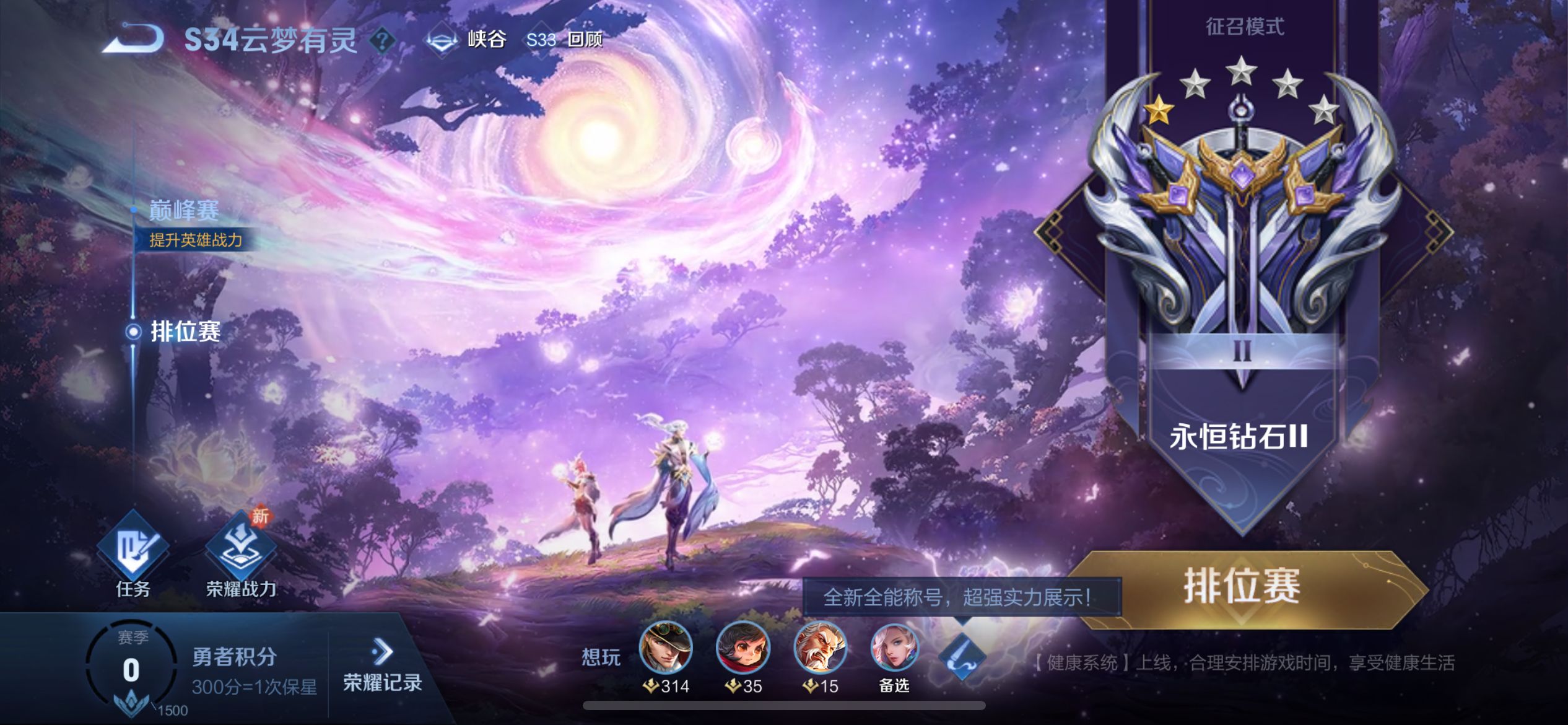
Task: Go back with the arrow button
Action: [133, 38]
